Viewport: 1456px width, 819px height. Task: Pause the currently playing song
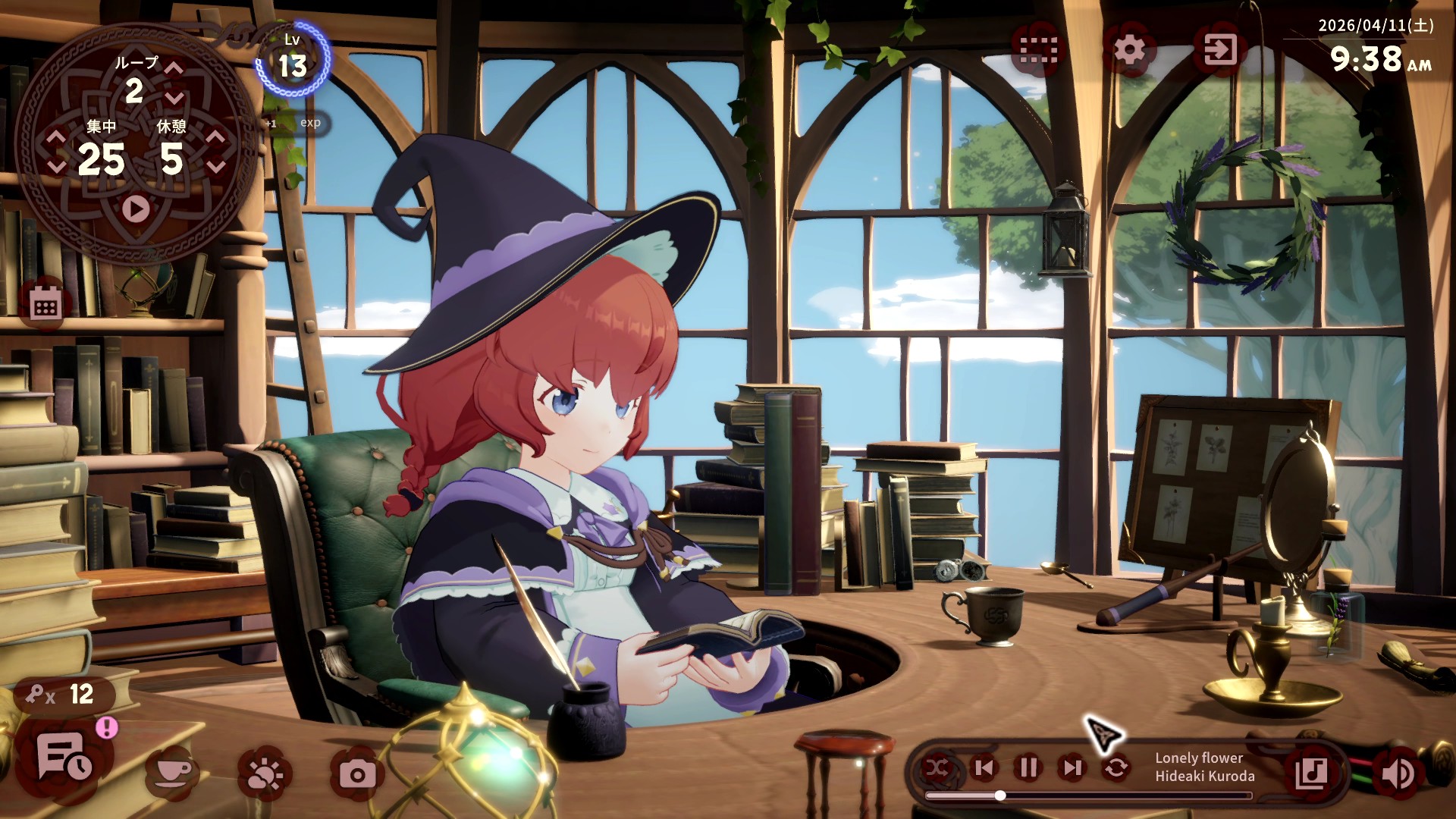(1027, 768)
